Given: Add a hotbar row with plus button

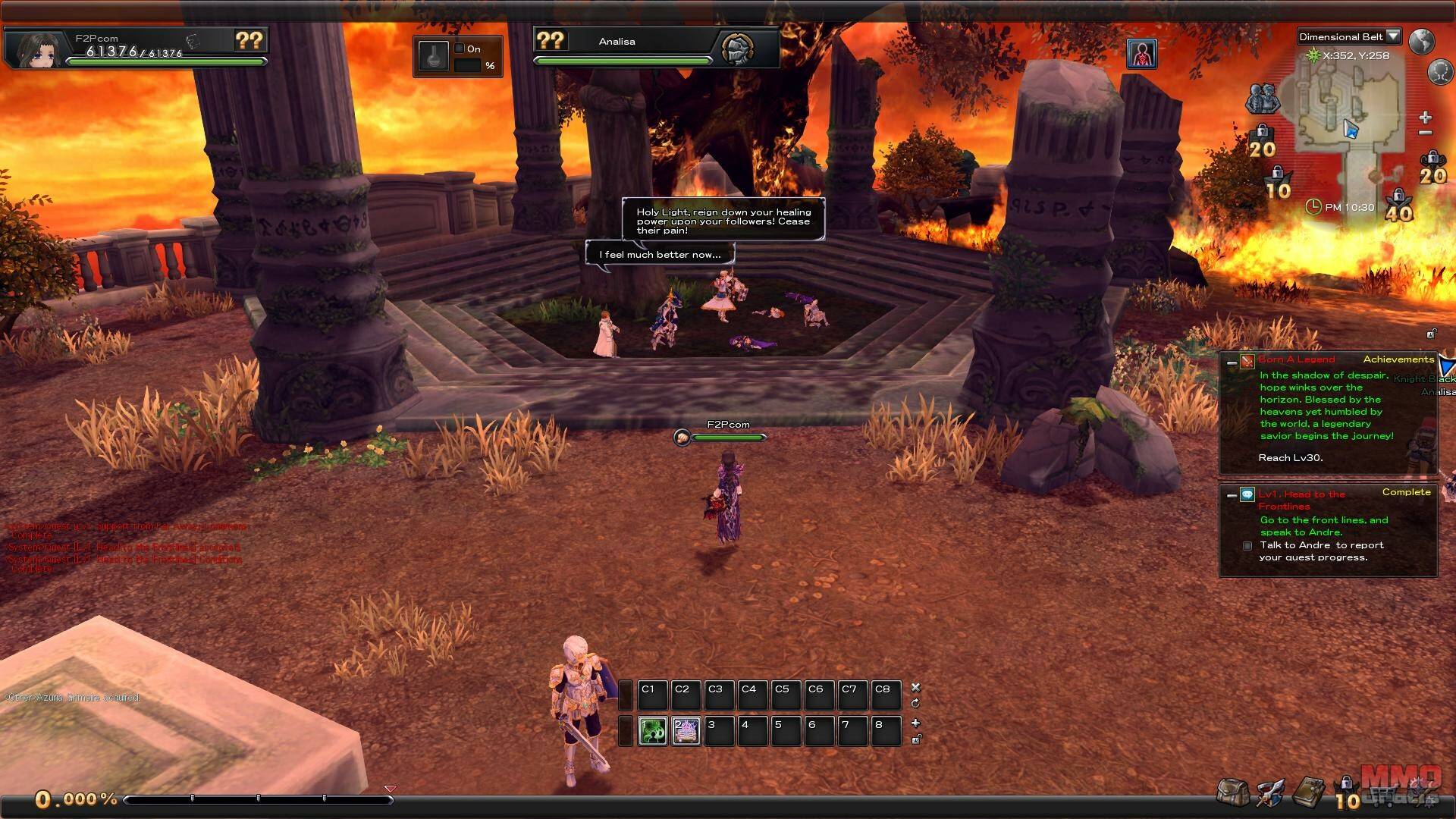Looking at the screenshot, I should point(915,723).
